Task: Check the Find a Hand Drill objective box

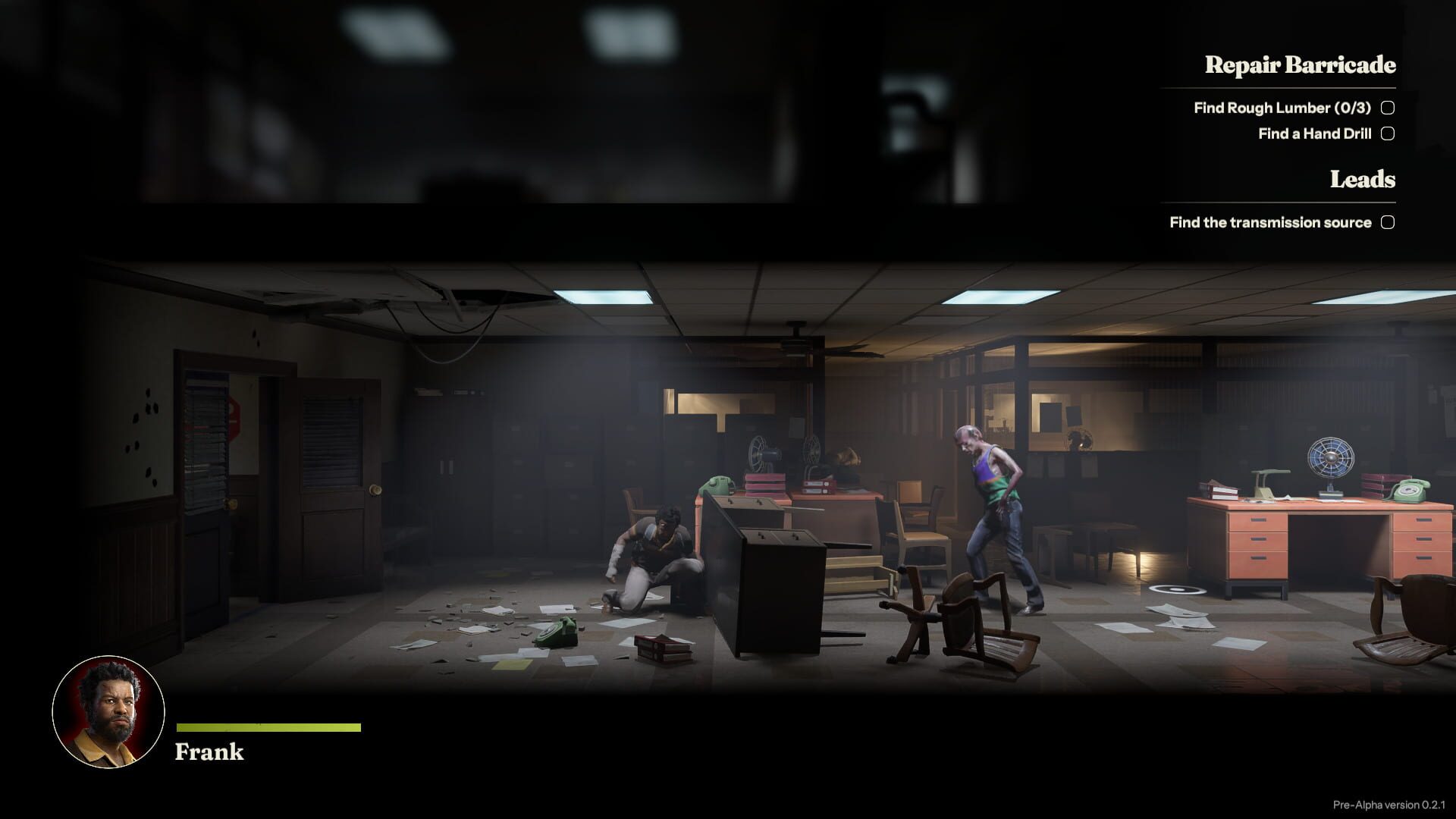Action: click(x=1387, y=133)
